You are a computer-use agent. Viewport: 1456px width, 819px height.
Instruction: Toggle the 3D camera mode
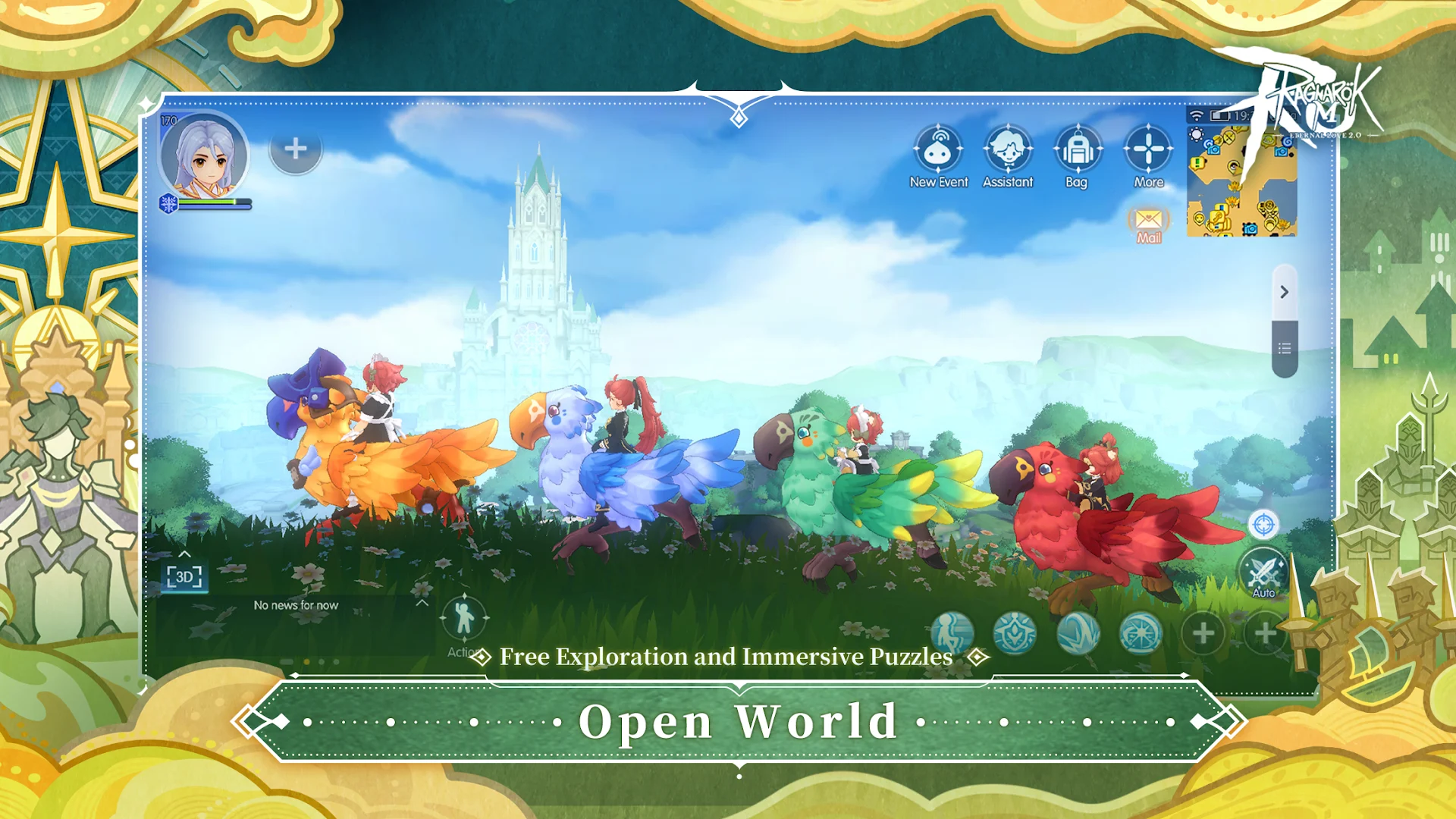pos(184,576)
